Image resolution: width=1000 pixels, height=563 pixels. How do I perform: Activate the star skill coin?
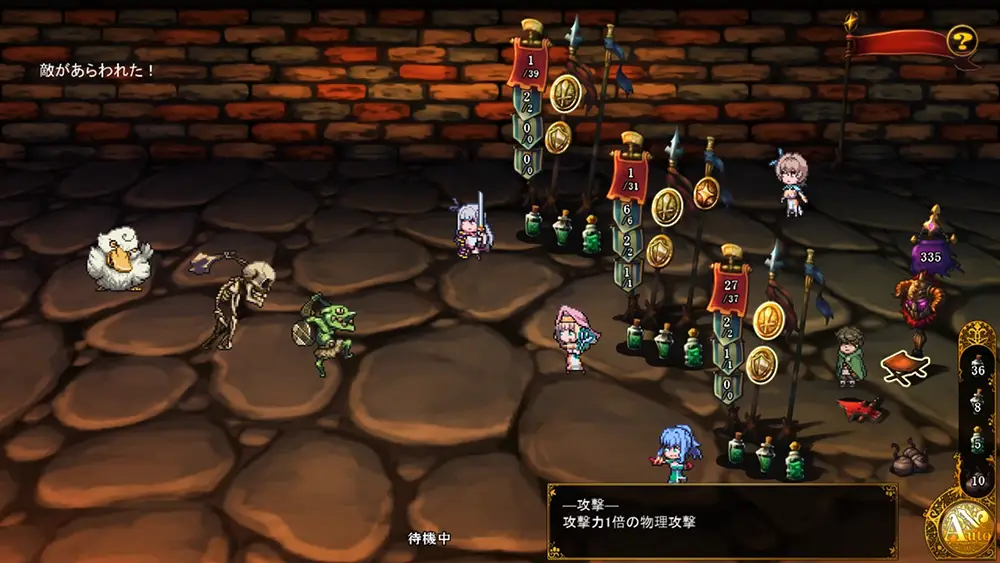point(706,192)
